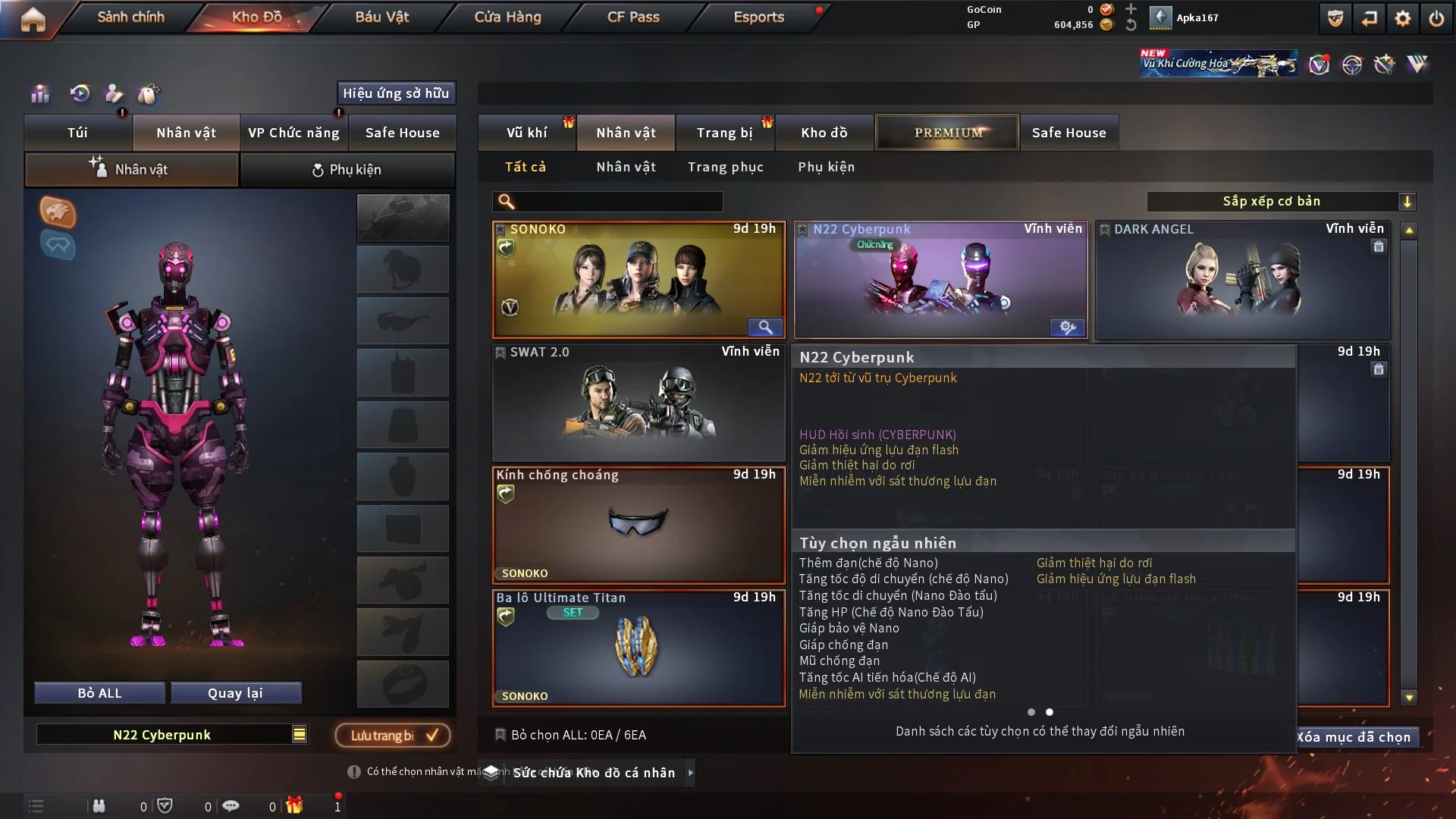Open the settings gear icon

1403,18
